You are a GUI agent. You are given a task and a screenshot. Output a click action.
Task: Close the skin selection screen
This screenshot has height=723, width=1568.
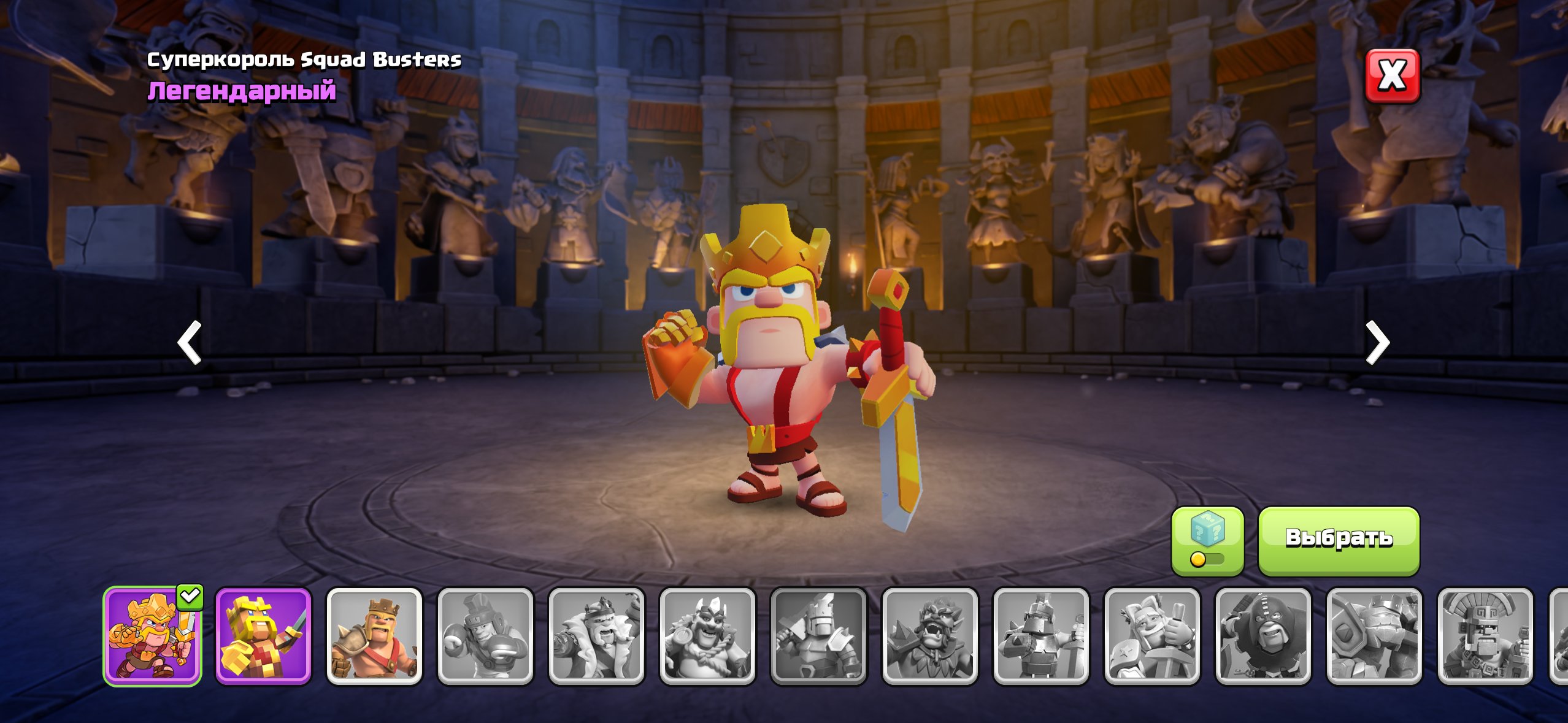[x=1392, y=76]
